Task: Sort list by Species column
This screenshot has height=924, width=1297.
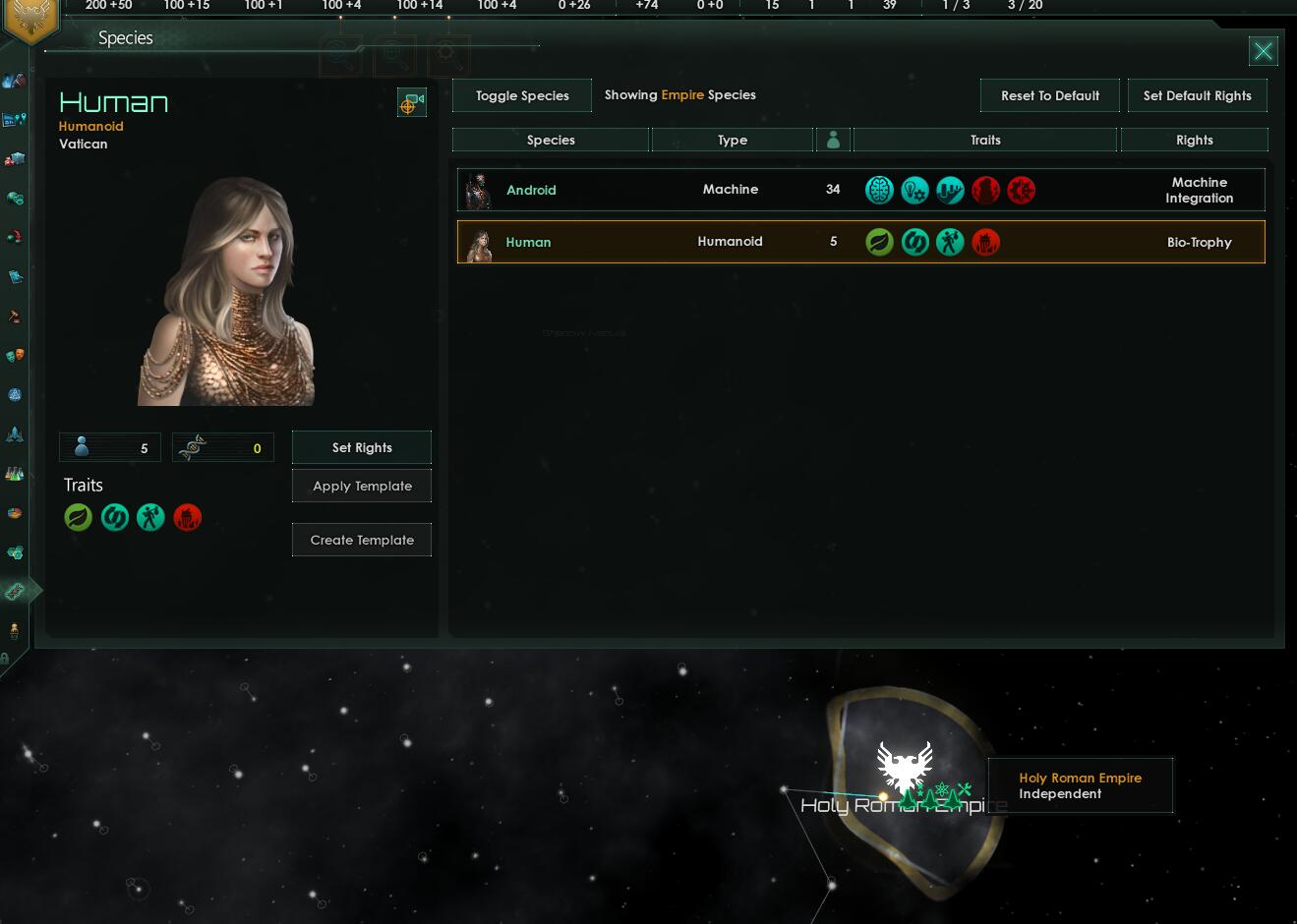Action: 551,140
